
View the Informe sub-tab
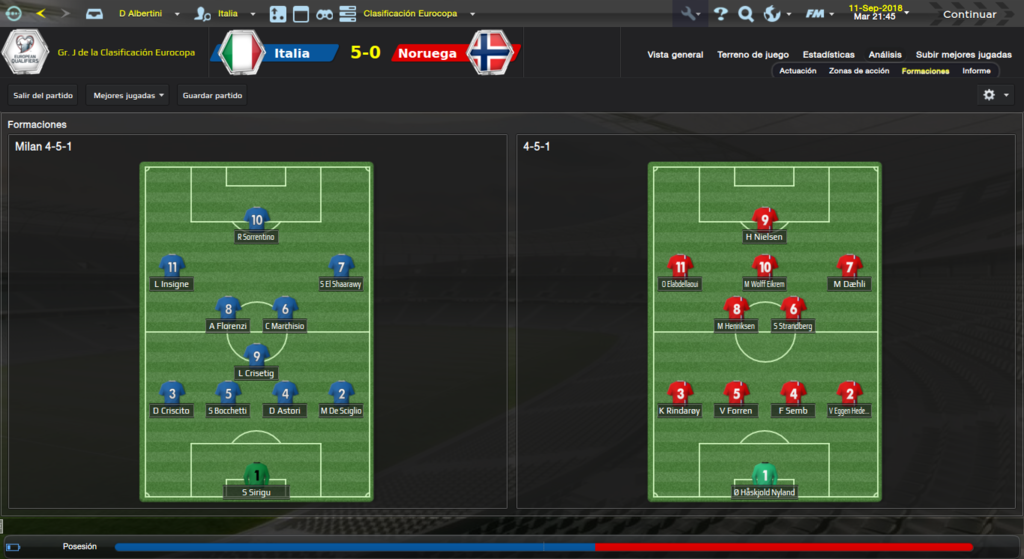click(976, 71)
